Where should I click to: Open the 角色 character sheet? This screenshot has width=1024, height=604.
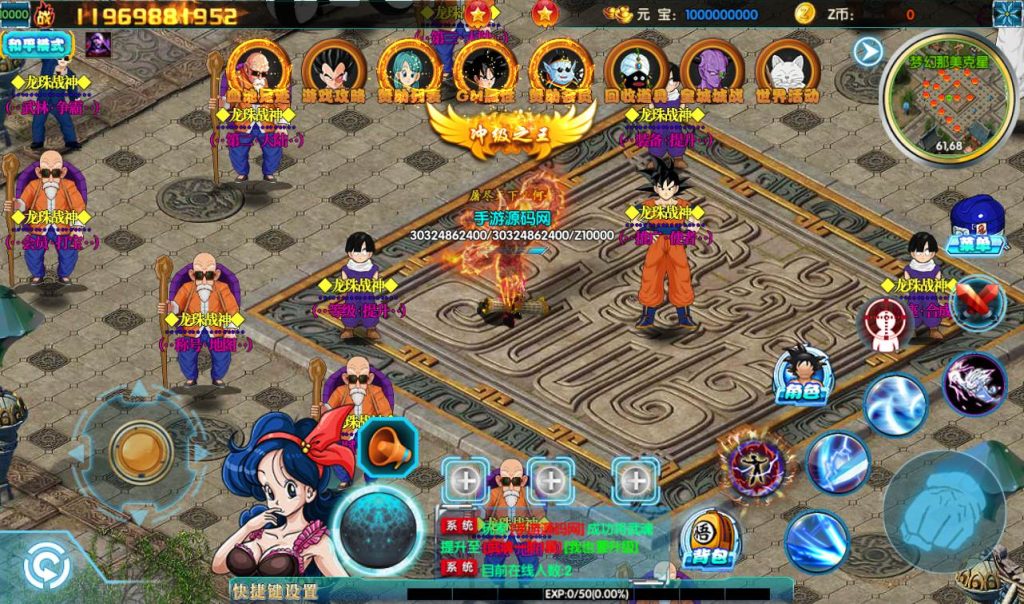[x=802, y=375]
